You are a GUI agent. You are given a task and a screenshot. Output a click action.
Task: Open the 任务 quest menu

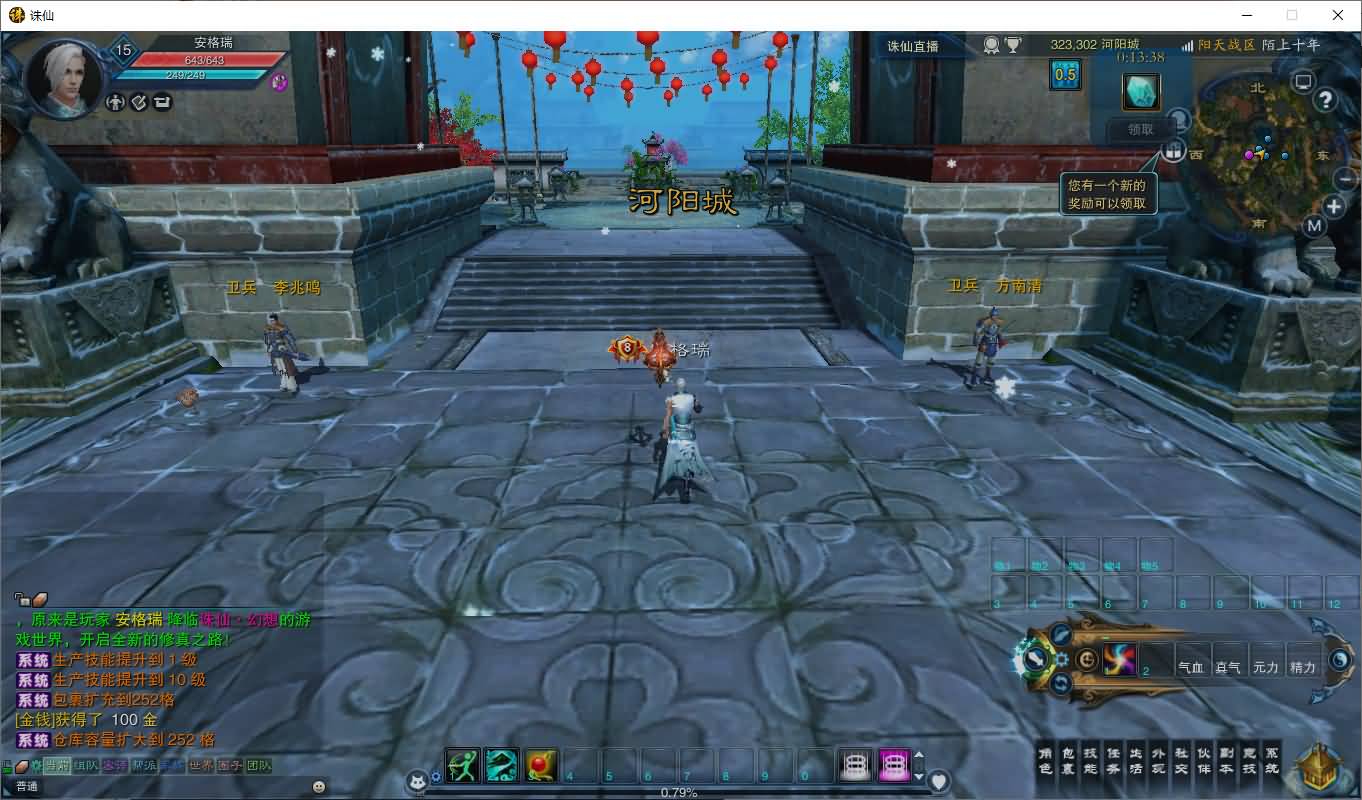[1113, 761]
